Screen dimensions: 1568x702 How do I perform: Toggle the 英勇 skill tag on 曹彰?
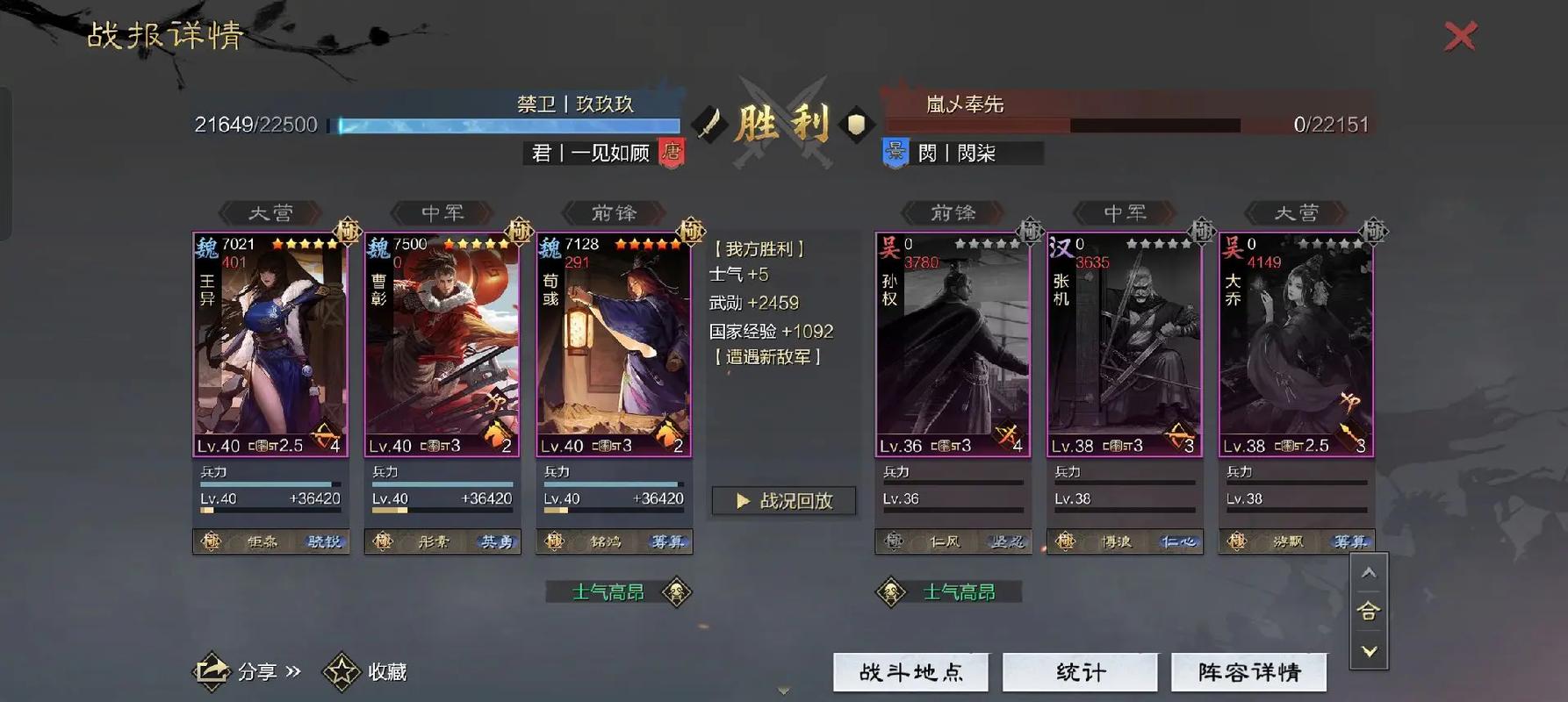[494, 542]
